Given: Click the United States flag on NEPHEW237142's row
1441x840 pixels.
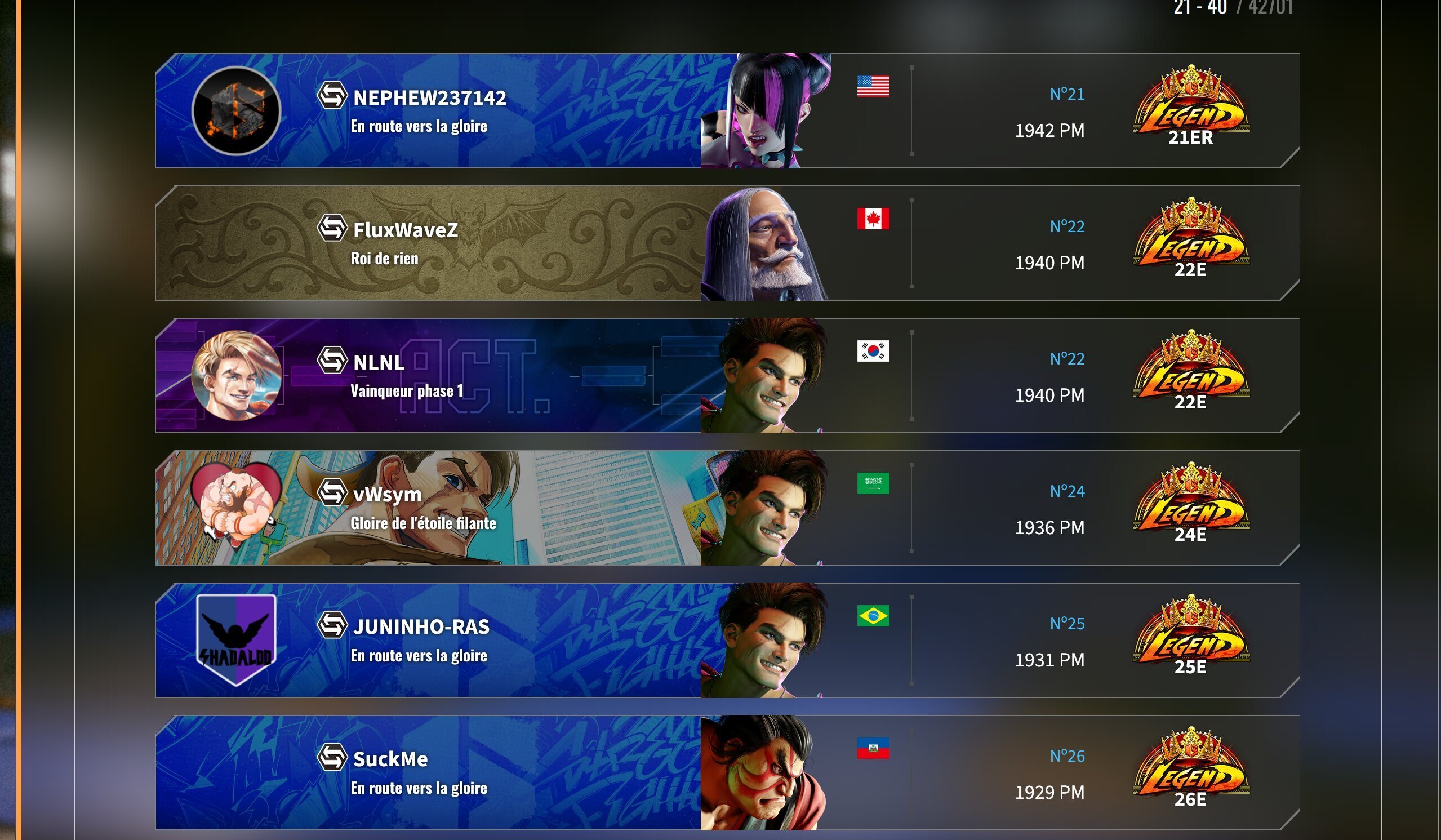Looking at the screenshot, I should [x=873, y=87].
